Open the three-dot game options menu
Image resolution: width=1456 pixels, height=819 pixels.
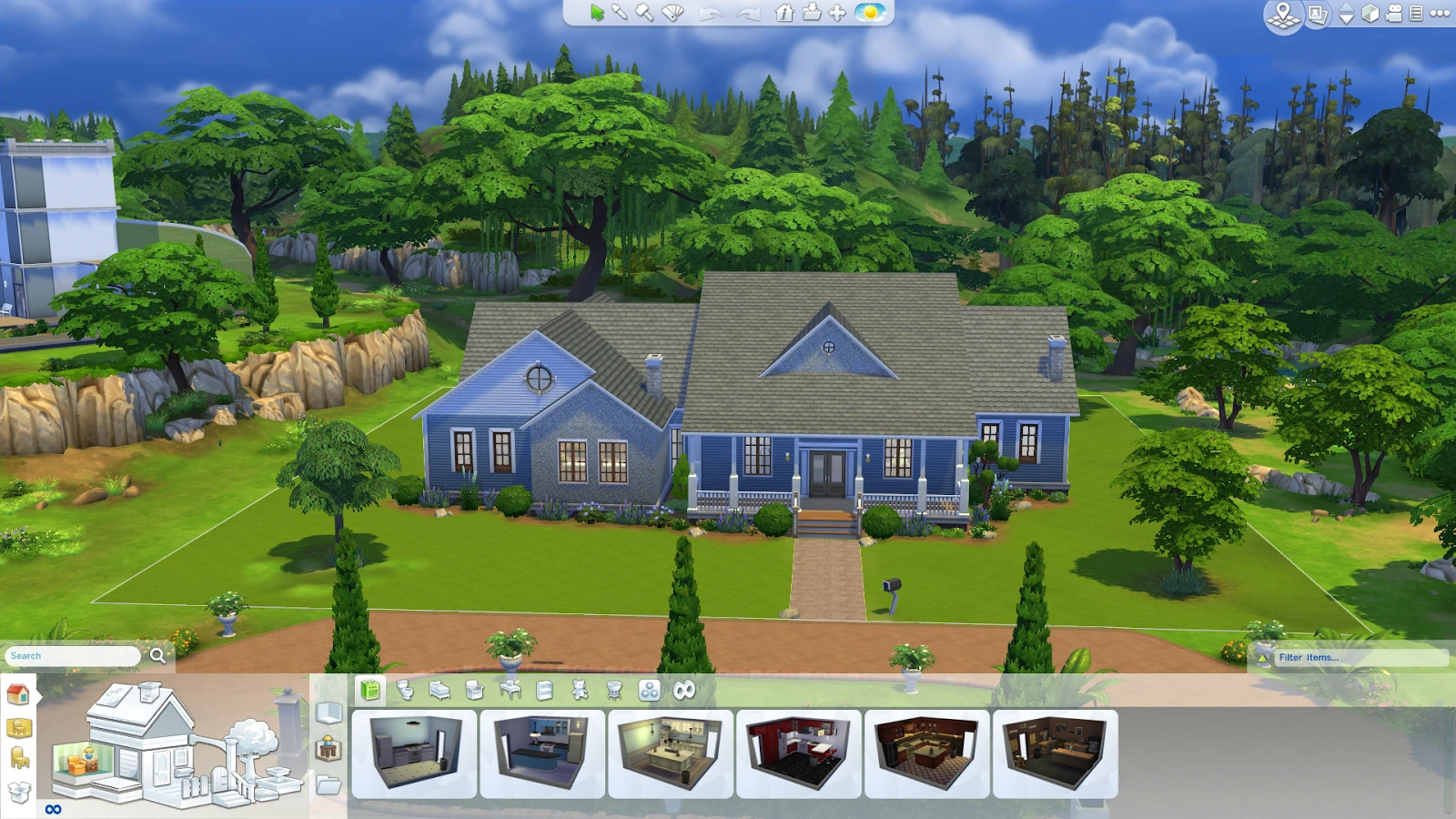tap(1440, 13)
